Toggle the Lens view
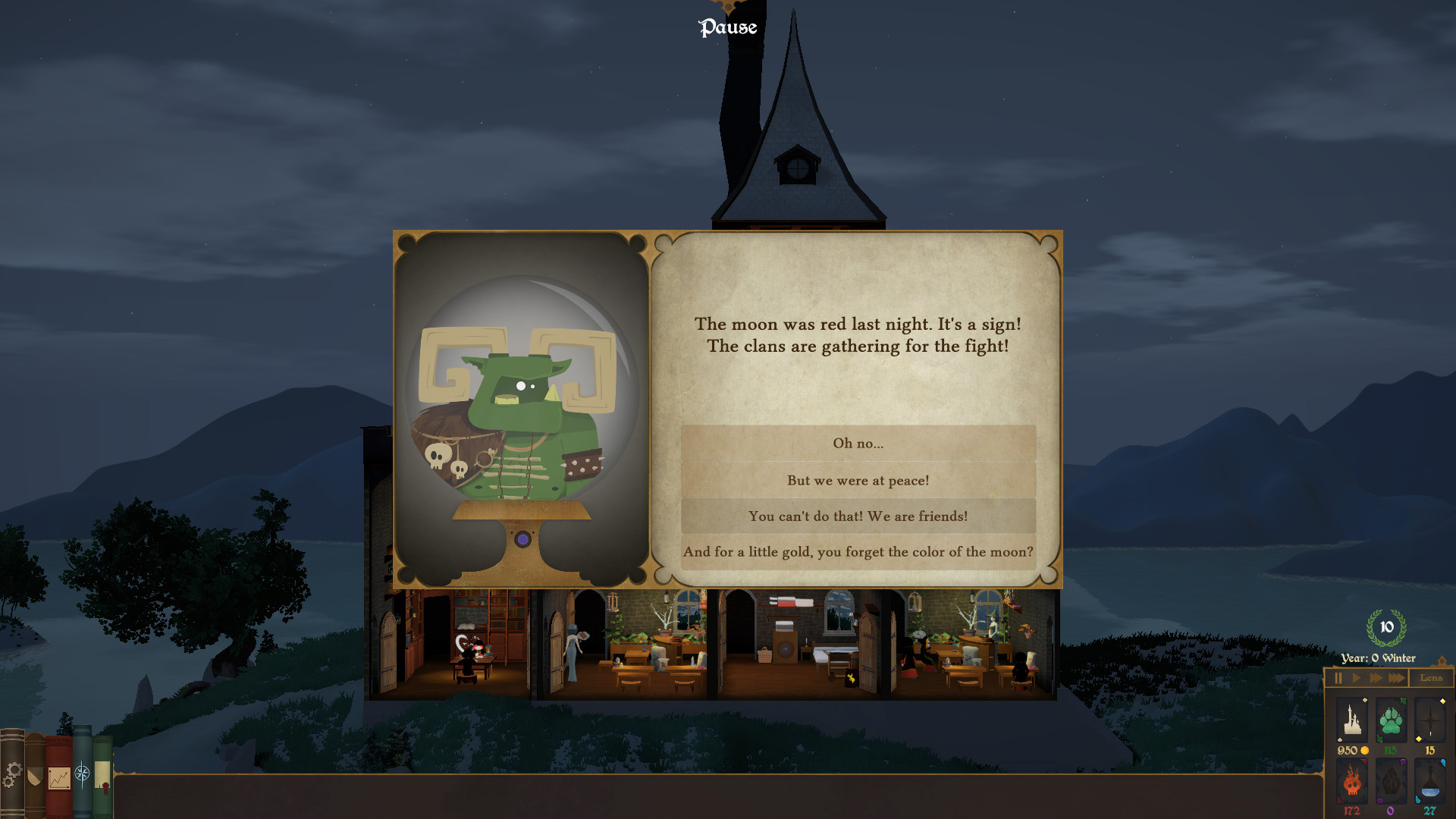Viewport: 1456px width, 819px height. pyautogui.click(x=1432, y=677)
